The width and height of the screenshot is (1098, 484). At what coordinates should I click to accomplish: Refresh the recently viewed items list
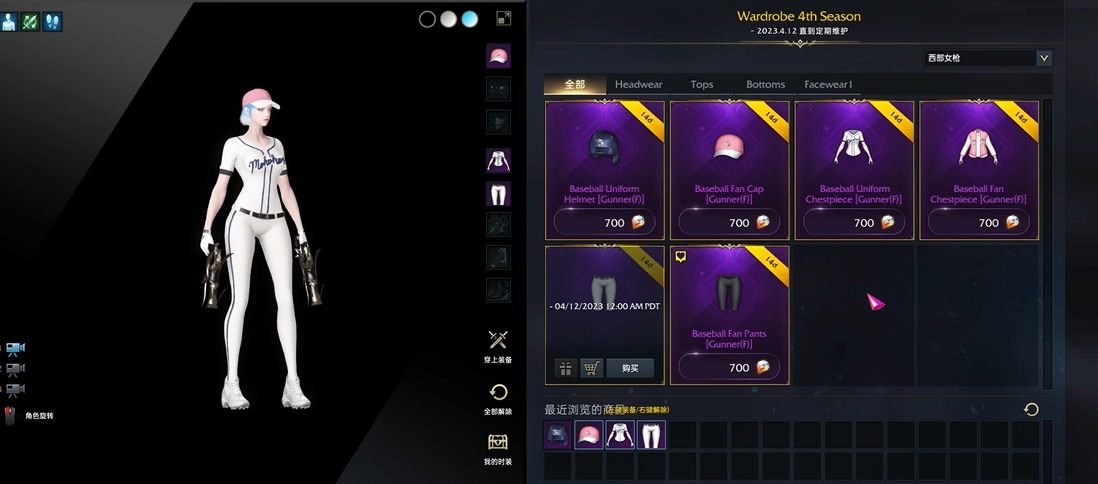coord(1031,409)
